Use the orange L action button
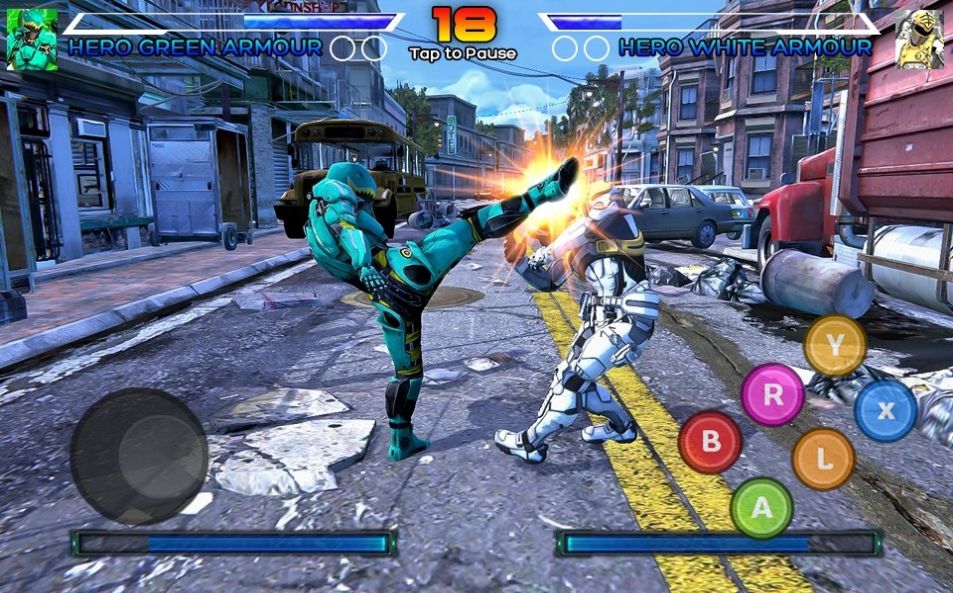The height and width of the screenshot is (593, 953). 823,459
